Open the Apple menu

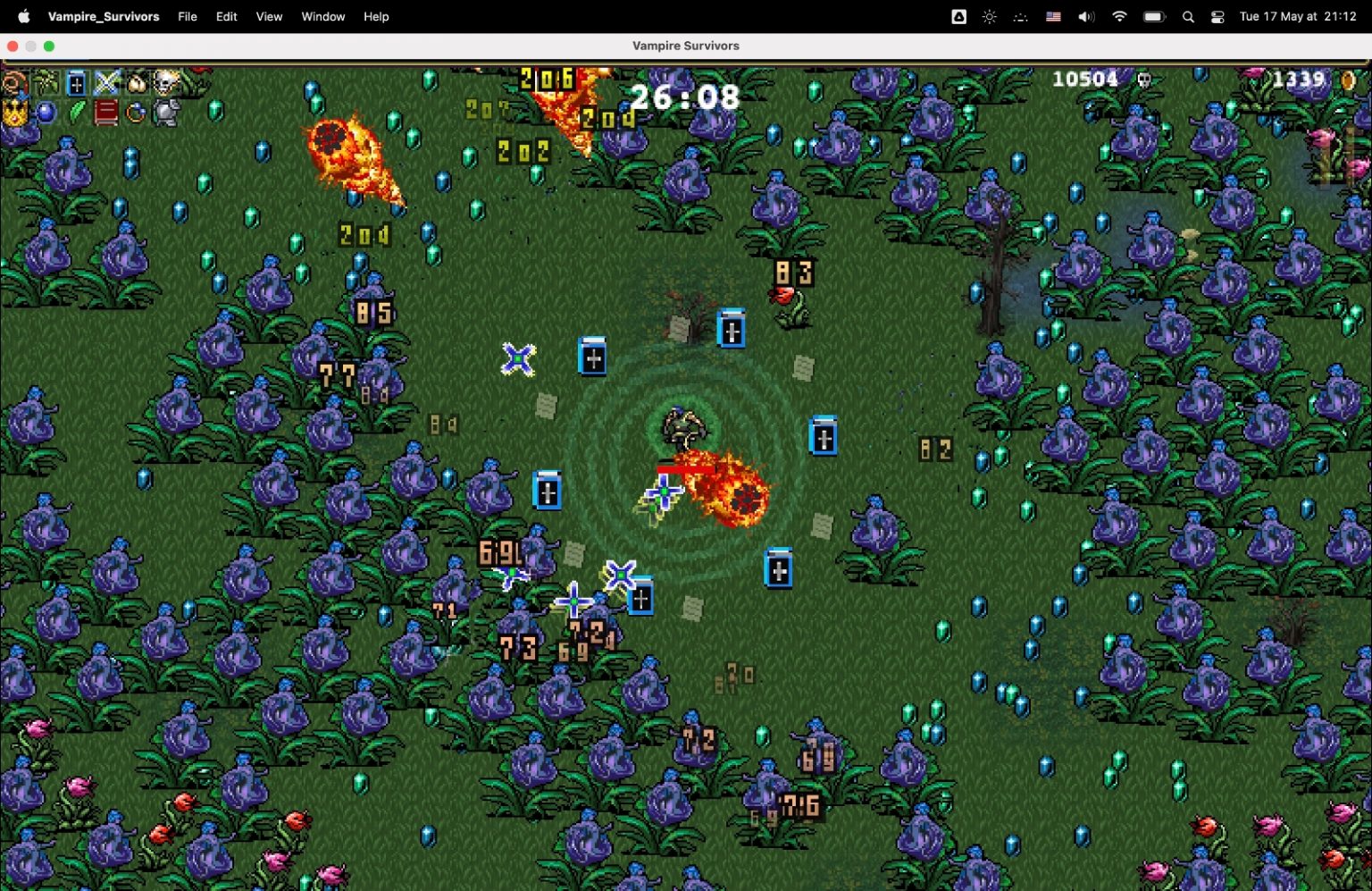click(x=23, y=16)
